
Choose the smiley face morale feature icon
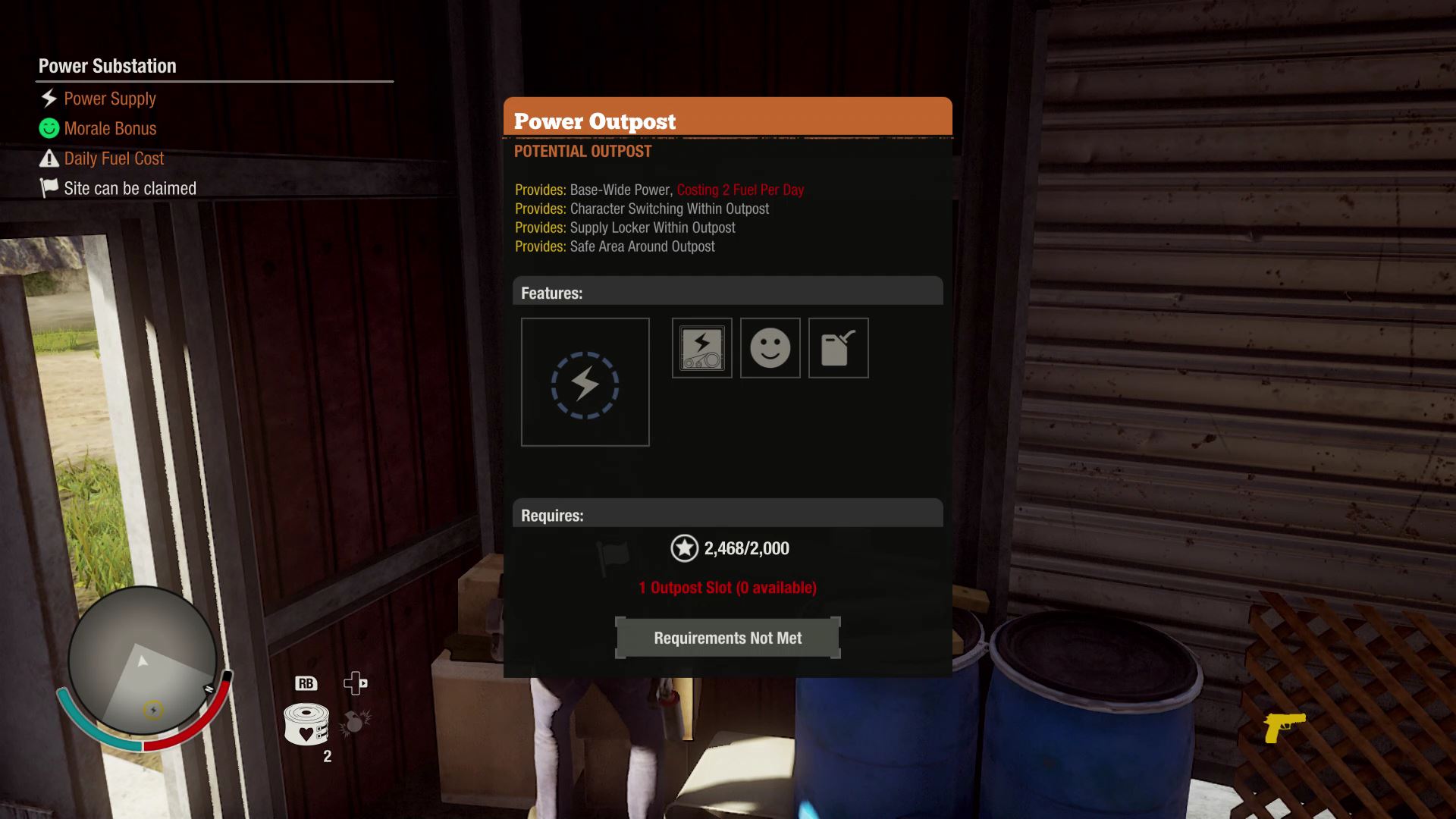(x=770, y=348)
